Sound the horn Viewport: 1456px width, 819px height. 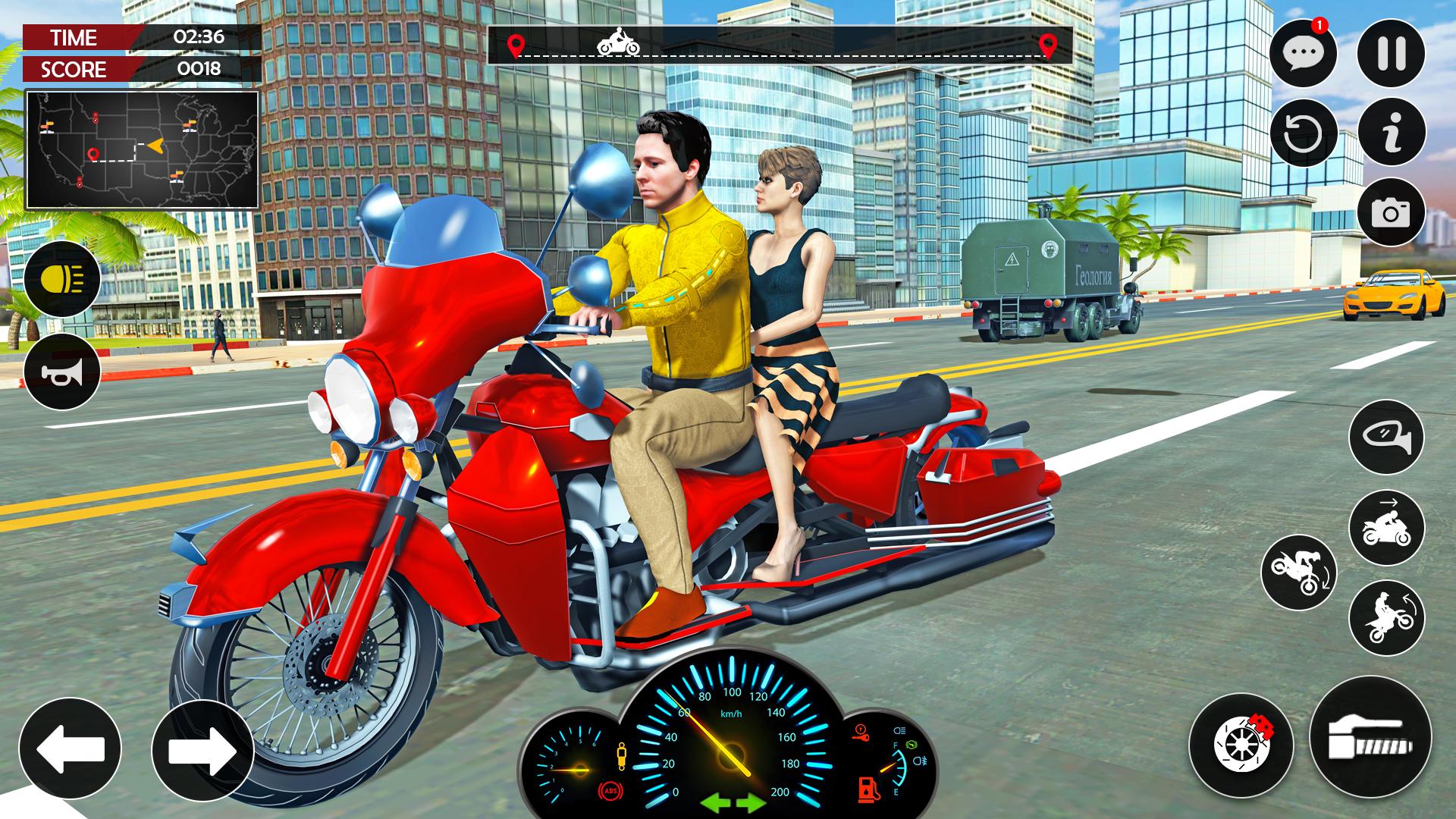62,372
